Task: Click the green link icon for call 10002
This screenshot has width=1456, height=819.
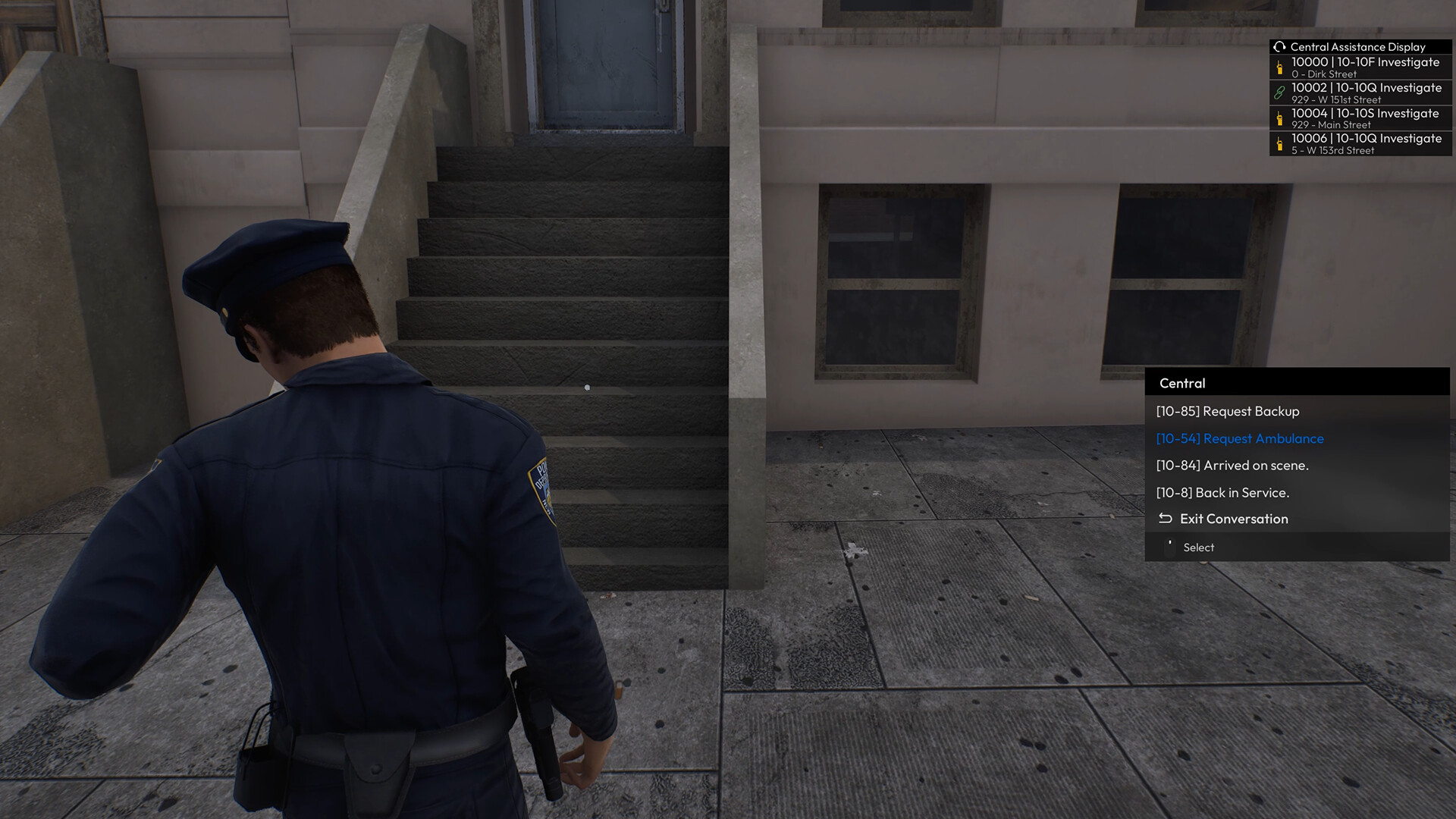Action: pos(1279,93)
